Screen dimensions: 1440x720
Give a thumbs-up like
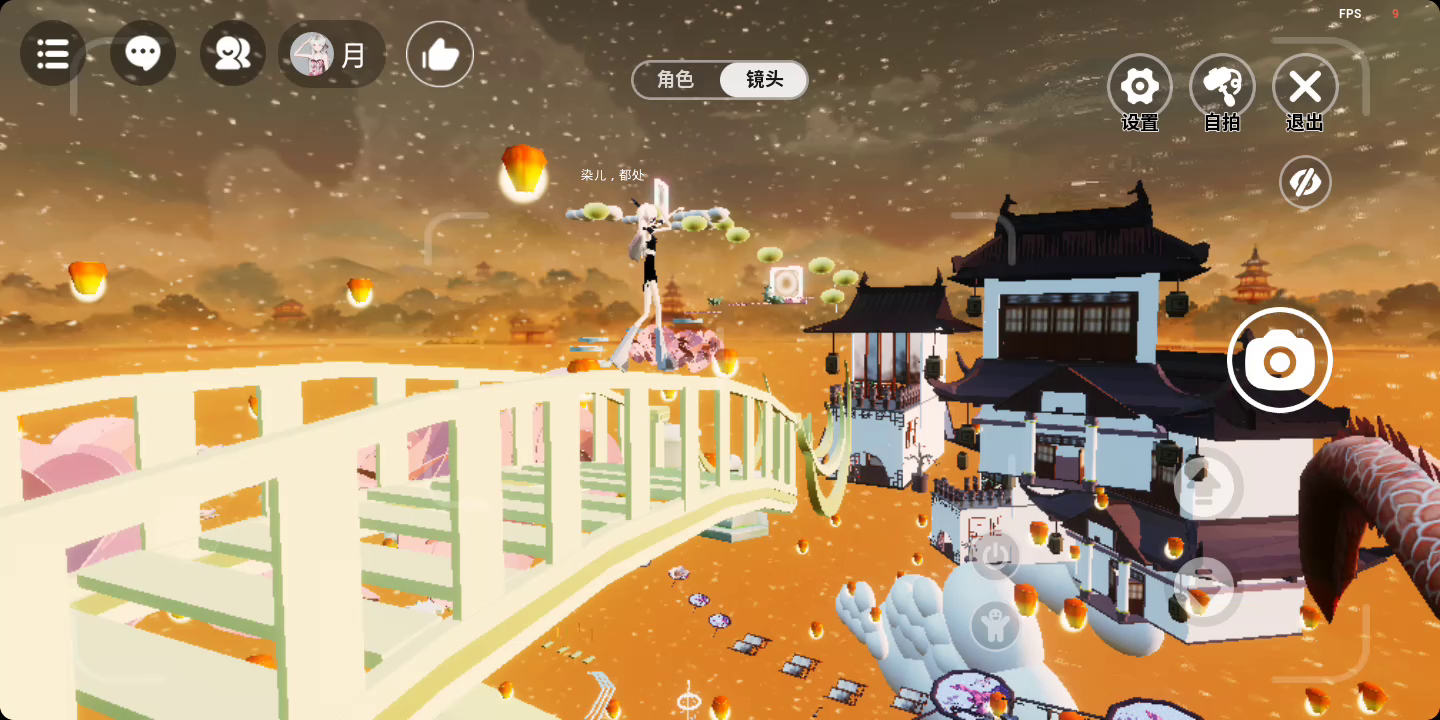pos(440,54)
